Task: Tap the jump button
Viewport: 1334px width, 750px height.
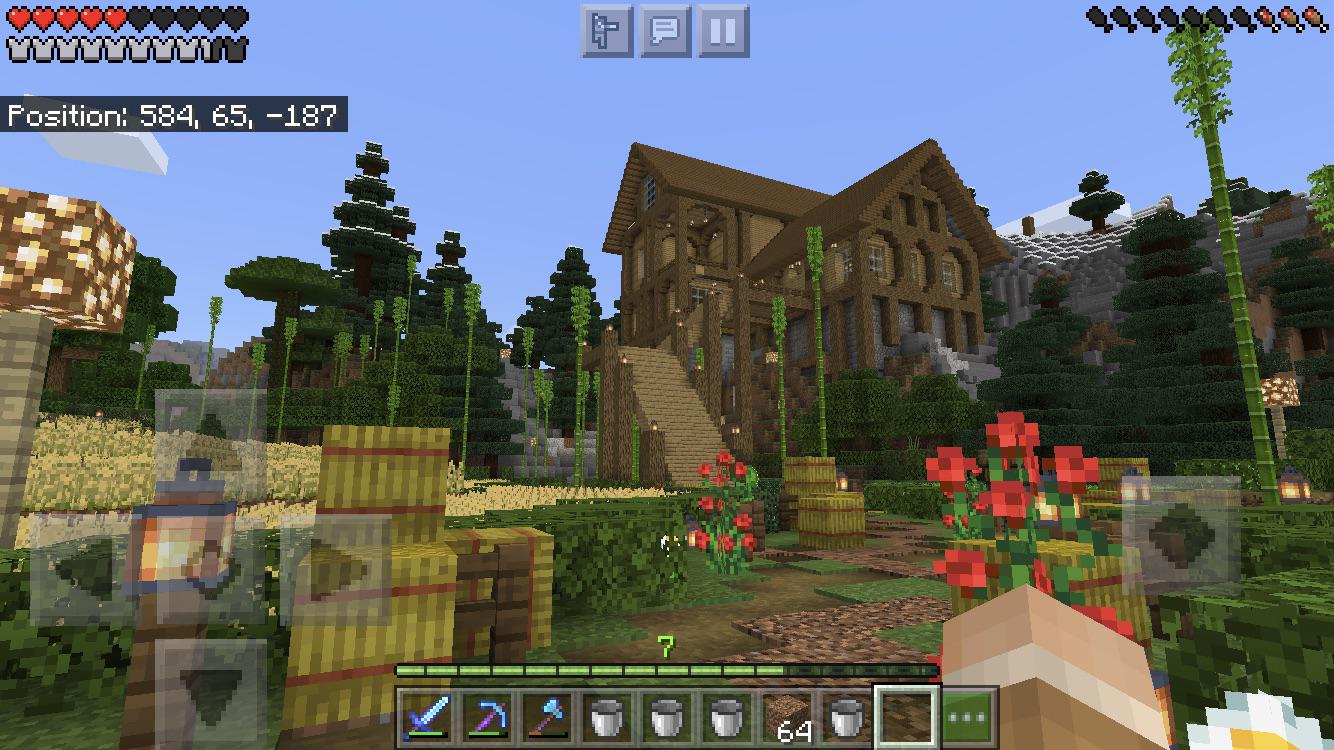Action: click(x=1181, y=535)
